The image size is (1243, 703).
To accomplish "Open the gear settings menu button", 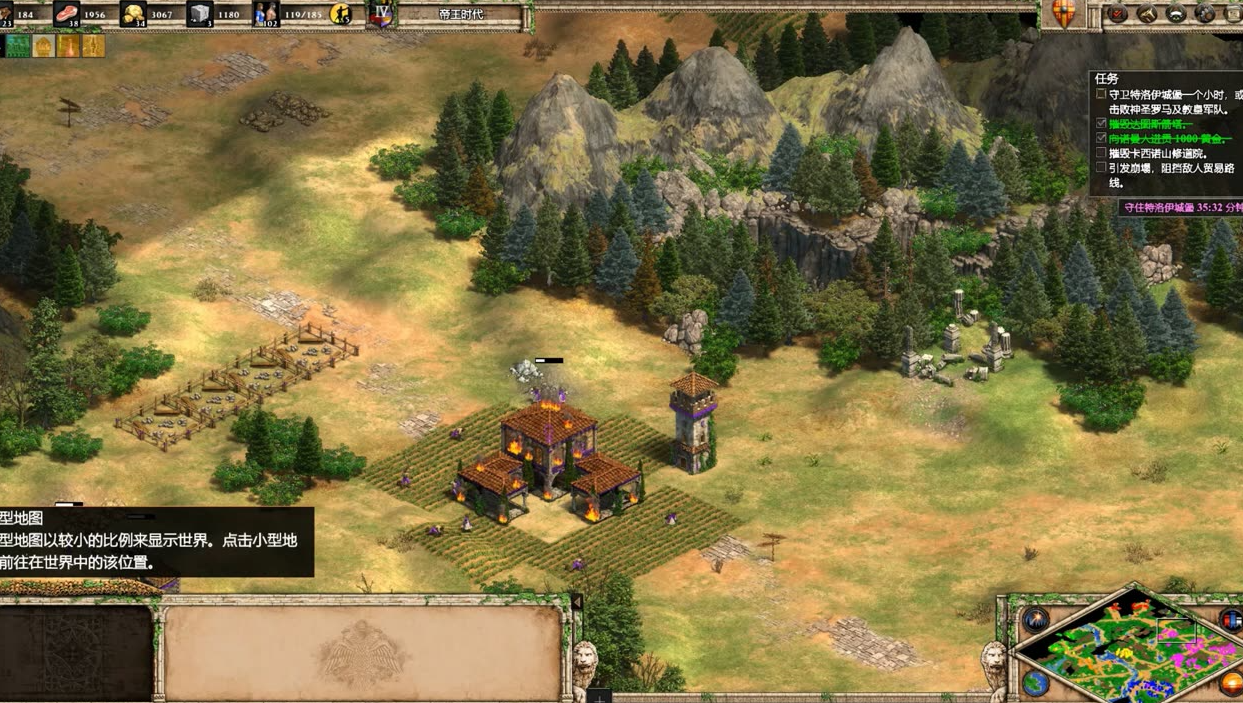I will pyautogui.click(x=1205, y=14).
